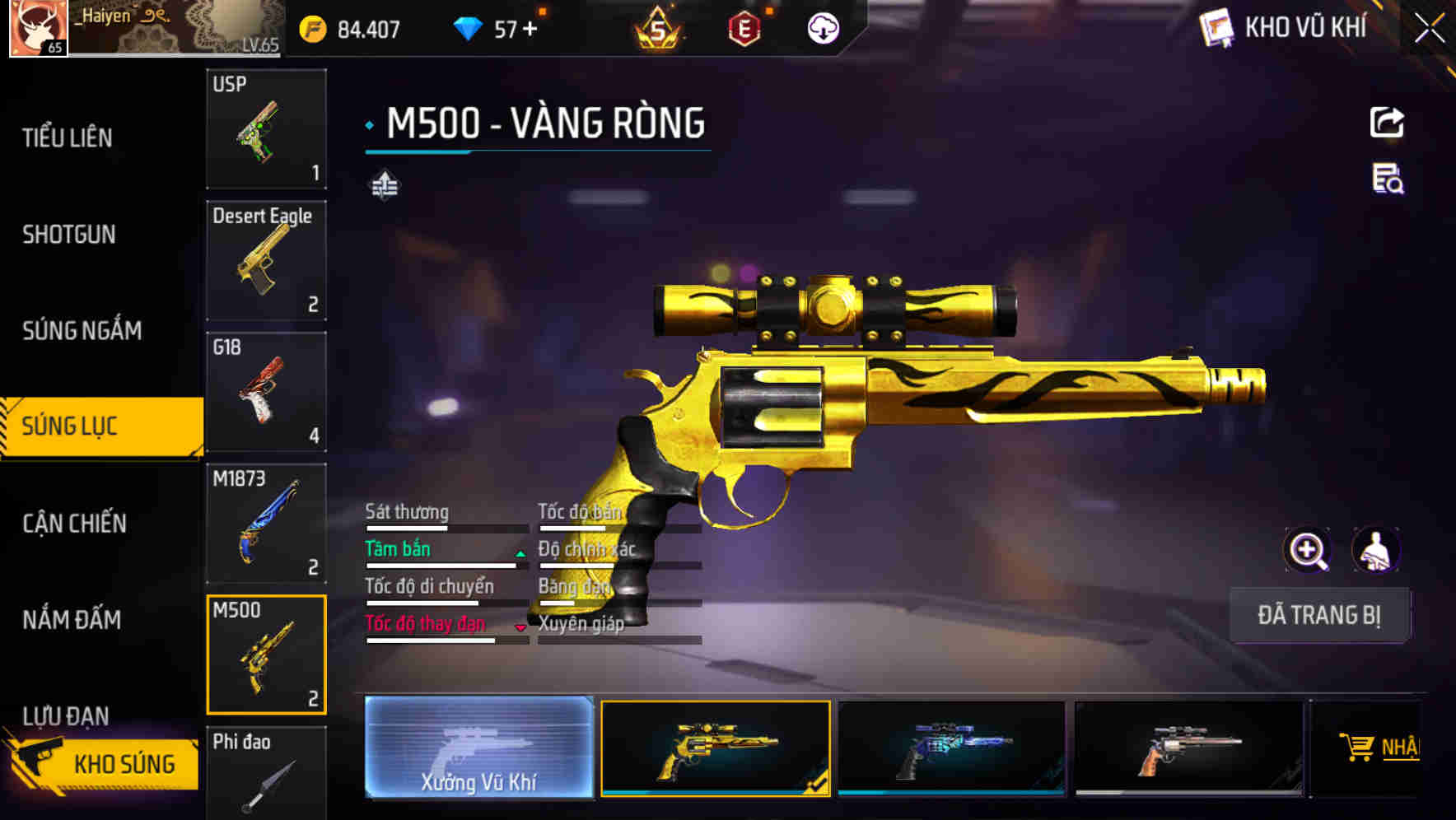This screenshot has height=820, width=1456.
Task: Switch to the SHOTGUN category
Action: click(x=69, y=235)
